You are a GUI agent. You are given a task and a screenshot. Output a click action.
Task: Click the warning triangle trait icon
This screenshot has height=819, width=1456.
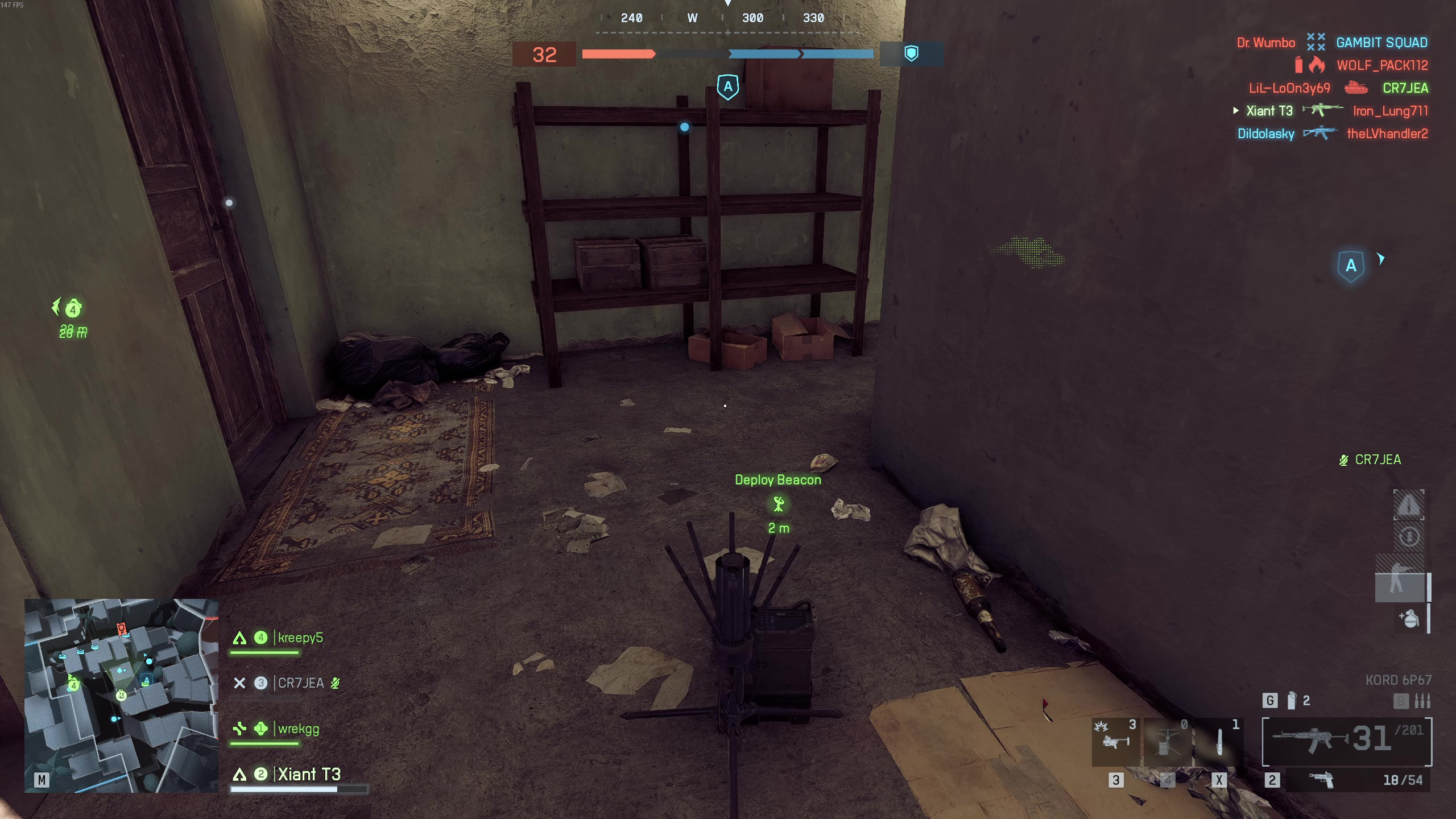point(1408,504)
